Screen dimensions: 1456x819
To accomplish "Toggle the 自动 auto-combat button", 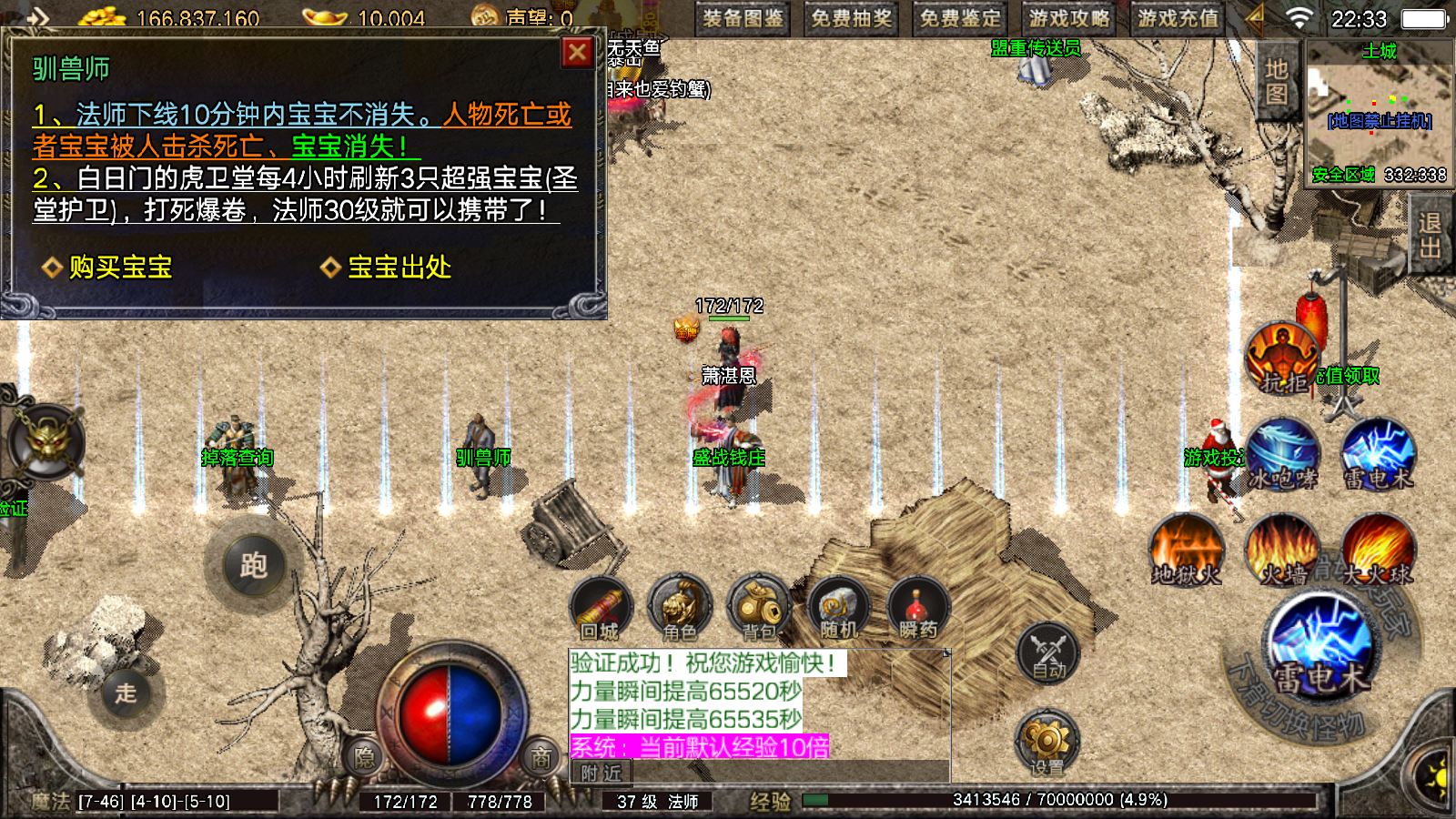I will 1048,652.
